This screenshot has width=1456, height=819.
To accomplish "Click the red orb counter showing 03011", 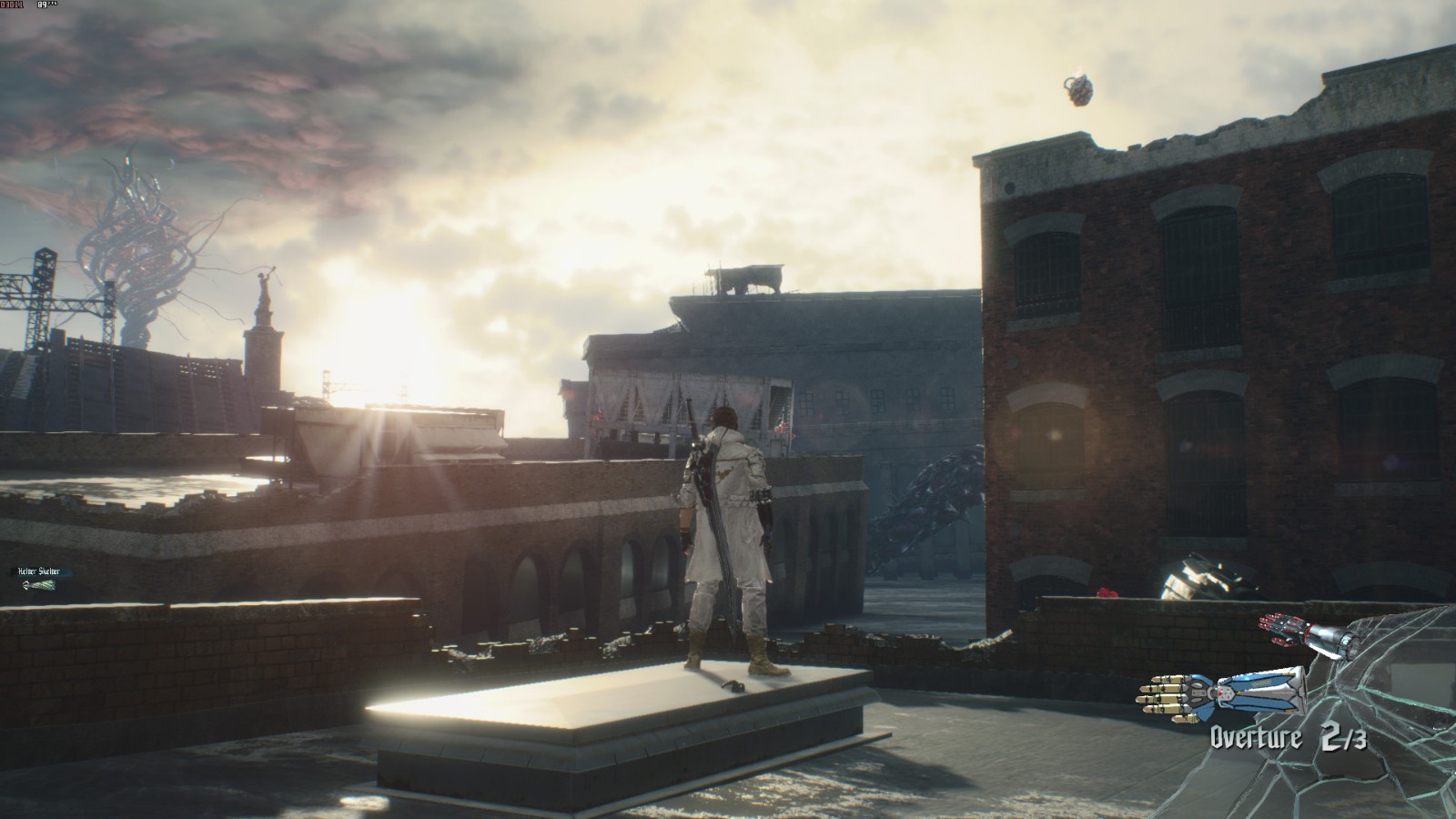I will pos(14,5).
